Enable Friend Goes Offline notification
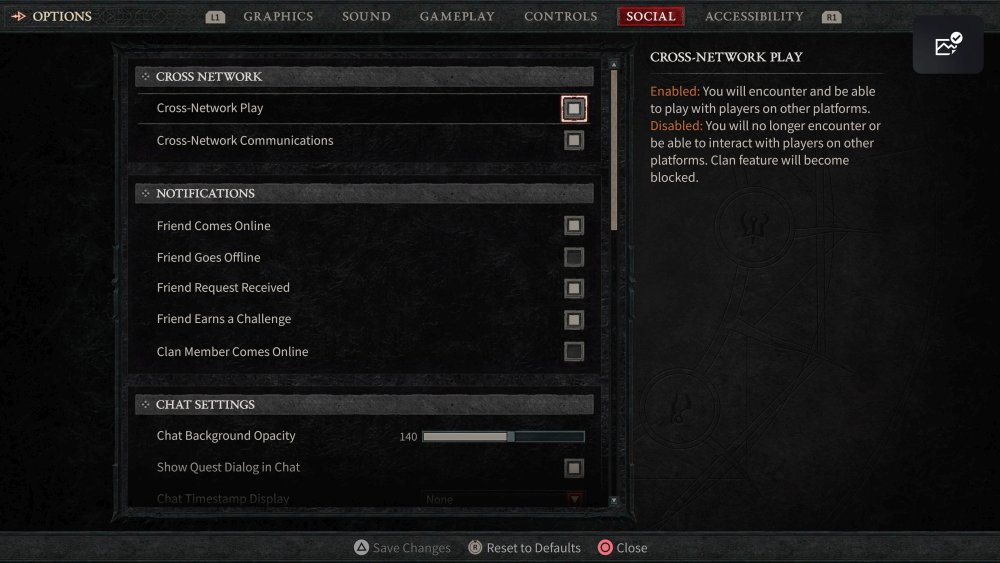The width and height of the screenshot is (1000, 563). 574,258
